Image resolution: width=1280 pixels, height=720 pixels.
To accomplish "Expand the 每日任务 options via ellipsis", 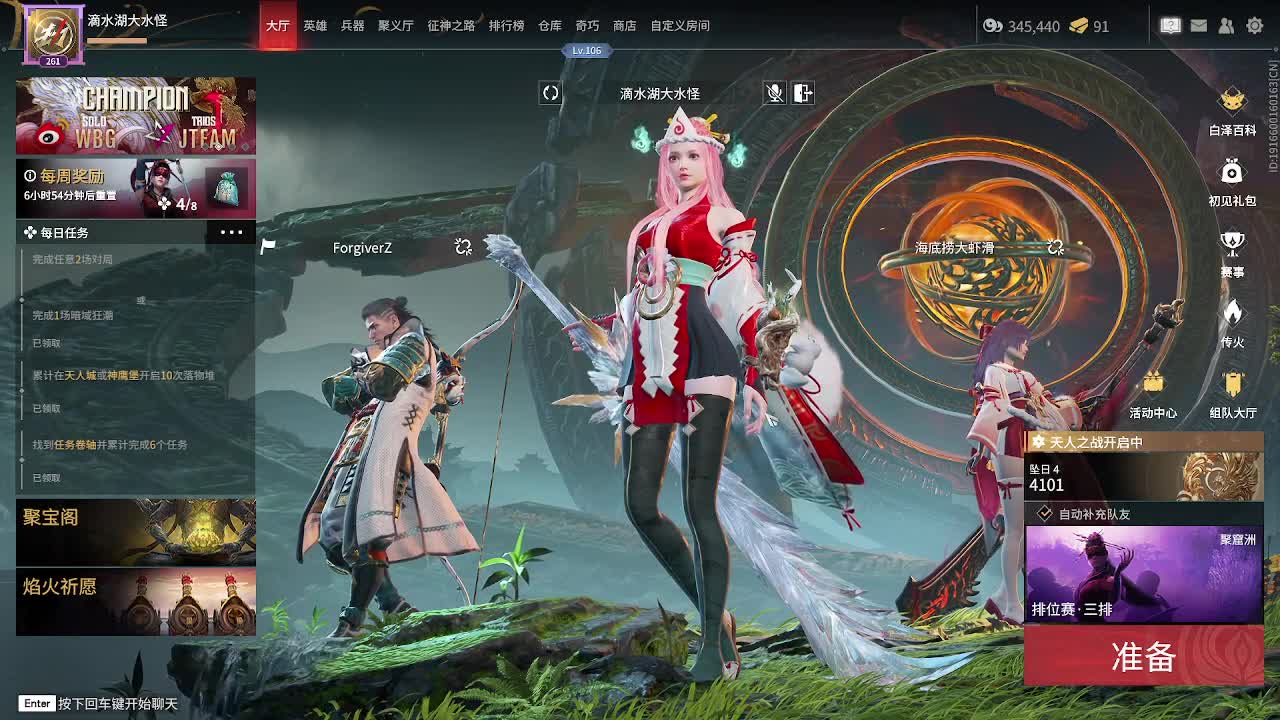I will (x=231, y=232).
